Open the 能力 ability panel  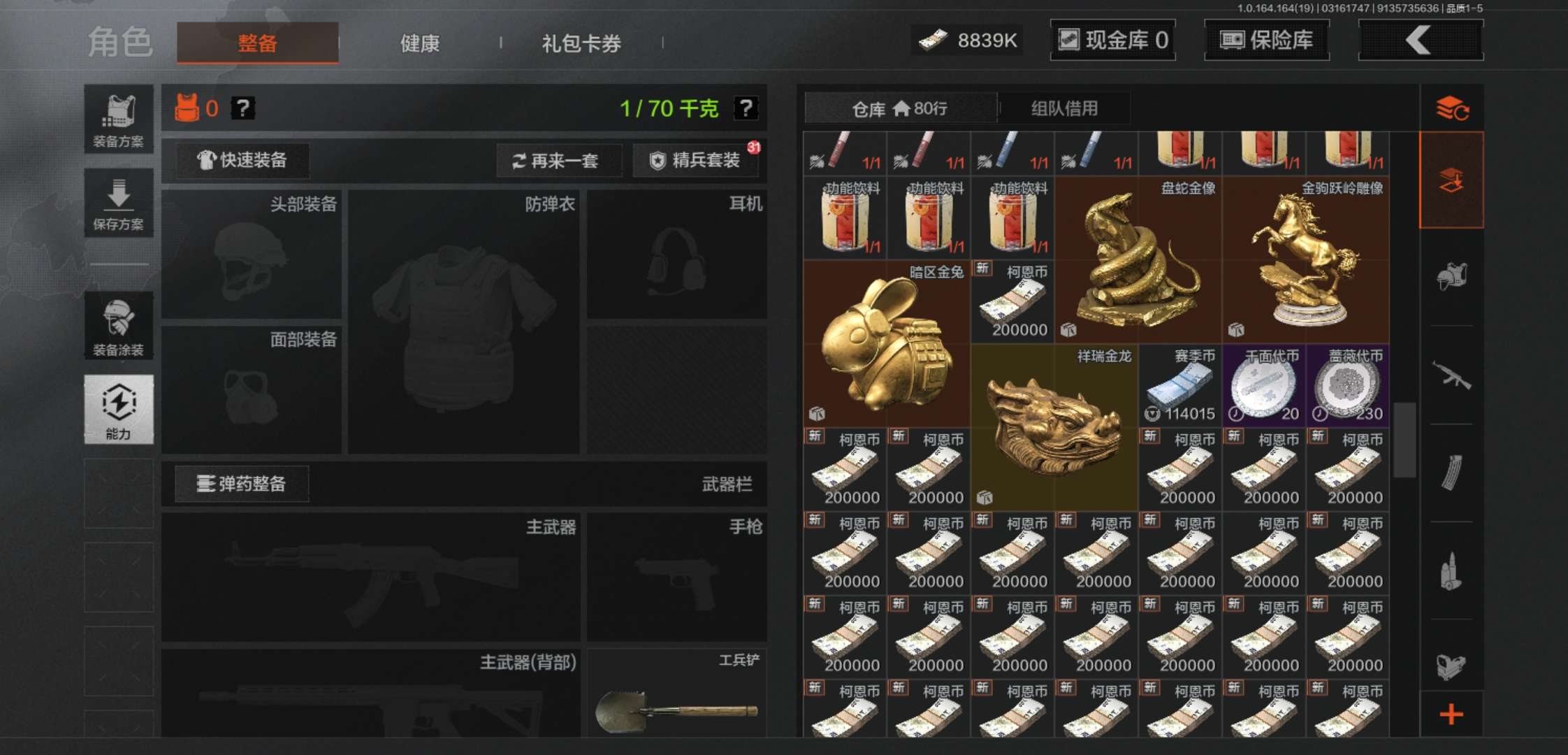(119, 409)
